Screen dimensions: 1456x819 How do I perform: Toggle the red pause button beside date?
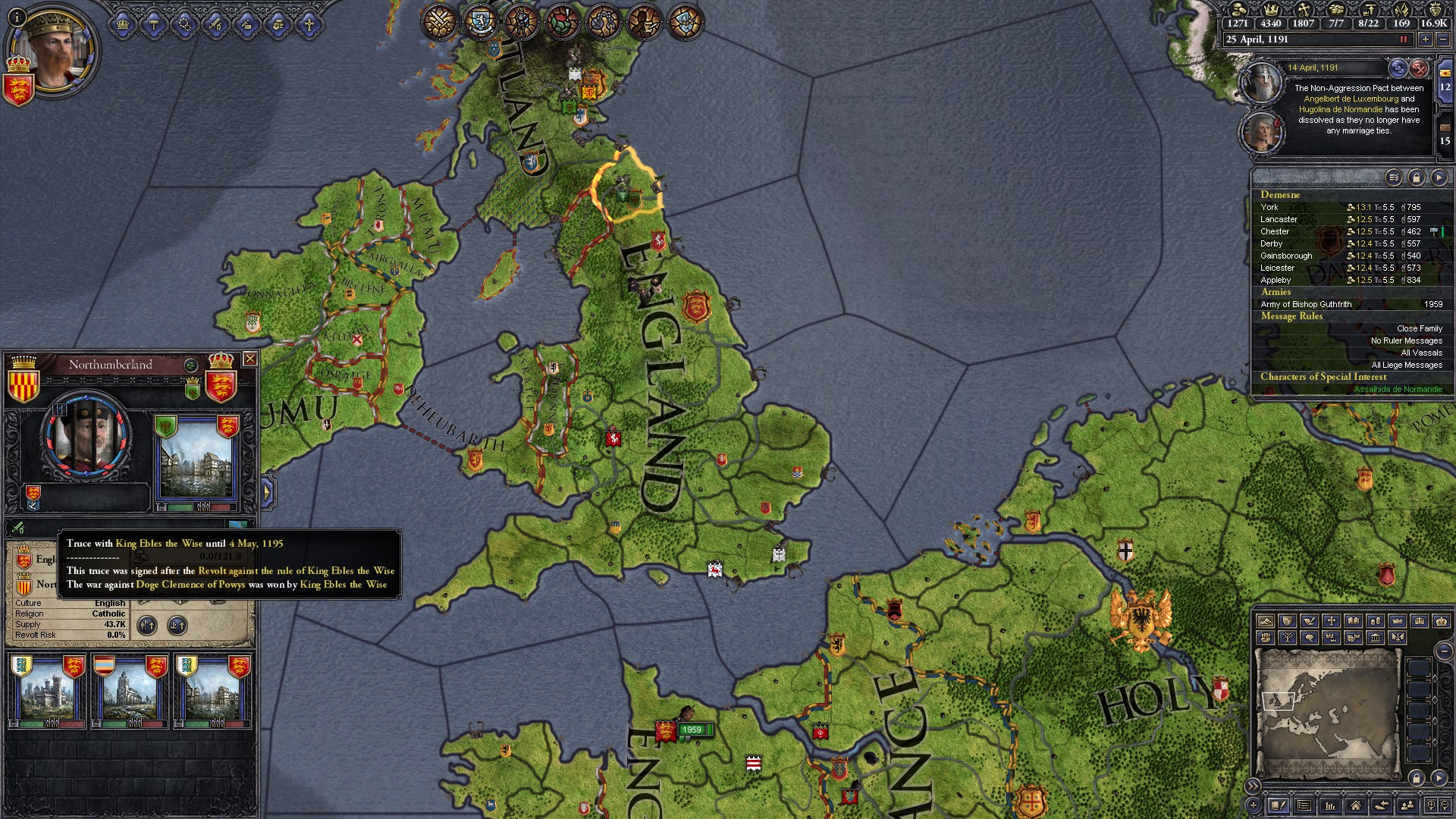[x=1403, y=39]
